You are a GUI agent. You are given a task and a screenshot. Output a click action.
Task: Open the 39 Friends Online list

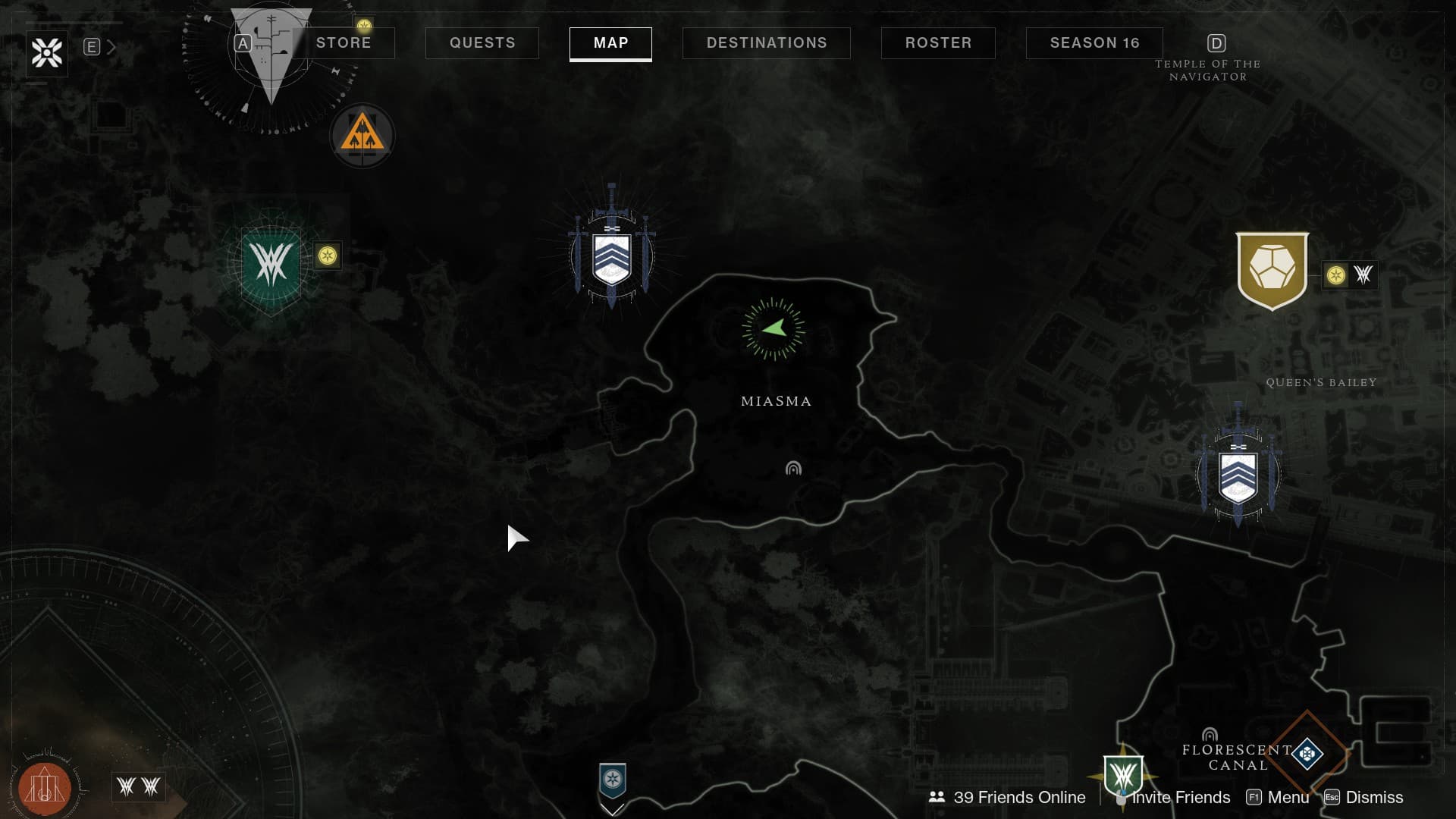tap(1008, 798)
